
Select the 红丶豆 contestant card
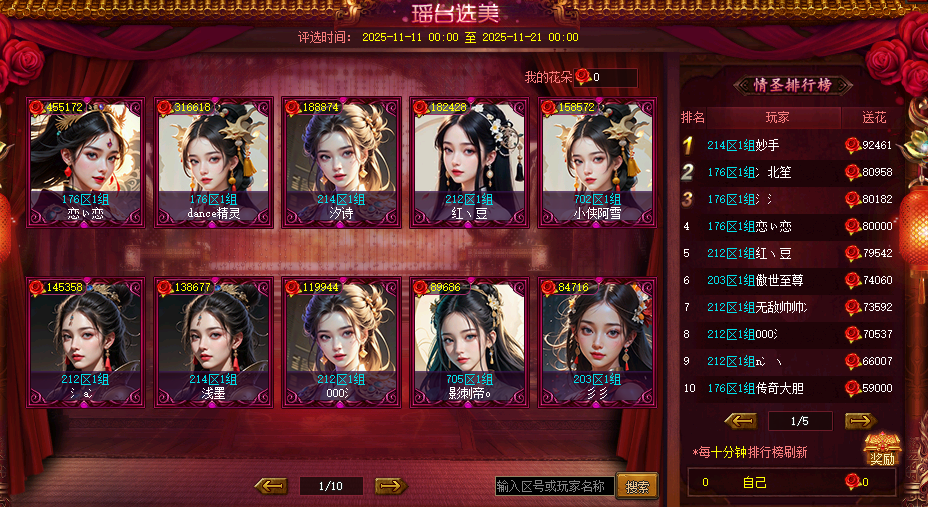tap(469, 160)
